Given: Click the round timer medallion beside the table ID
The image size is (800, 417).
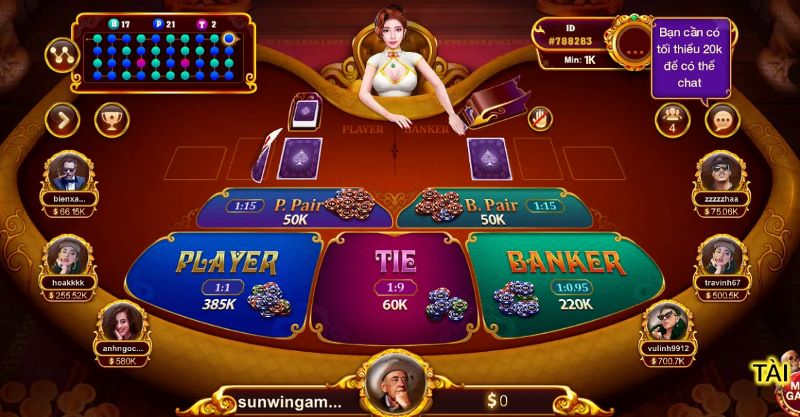Looking at the screenshot, I should tap(634, 43).
